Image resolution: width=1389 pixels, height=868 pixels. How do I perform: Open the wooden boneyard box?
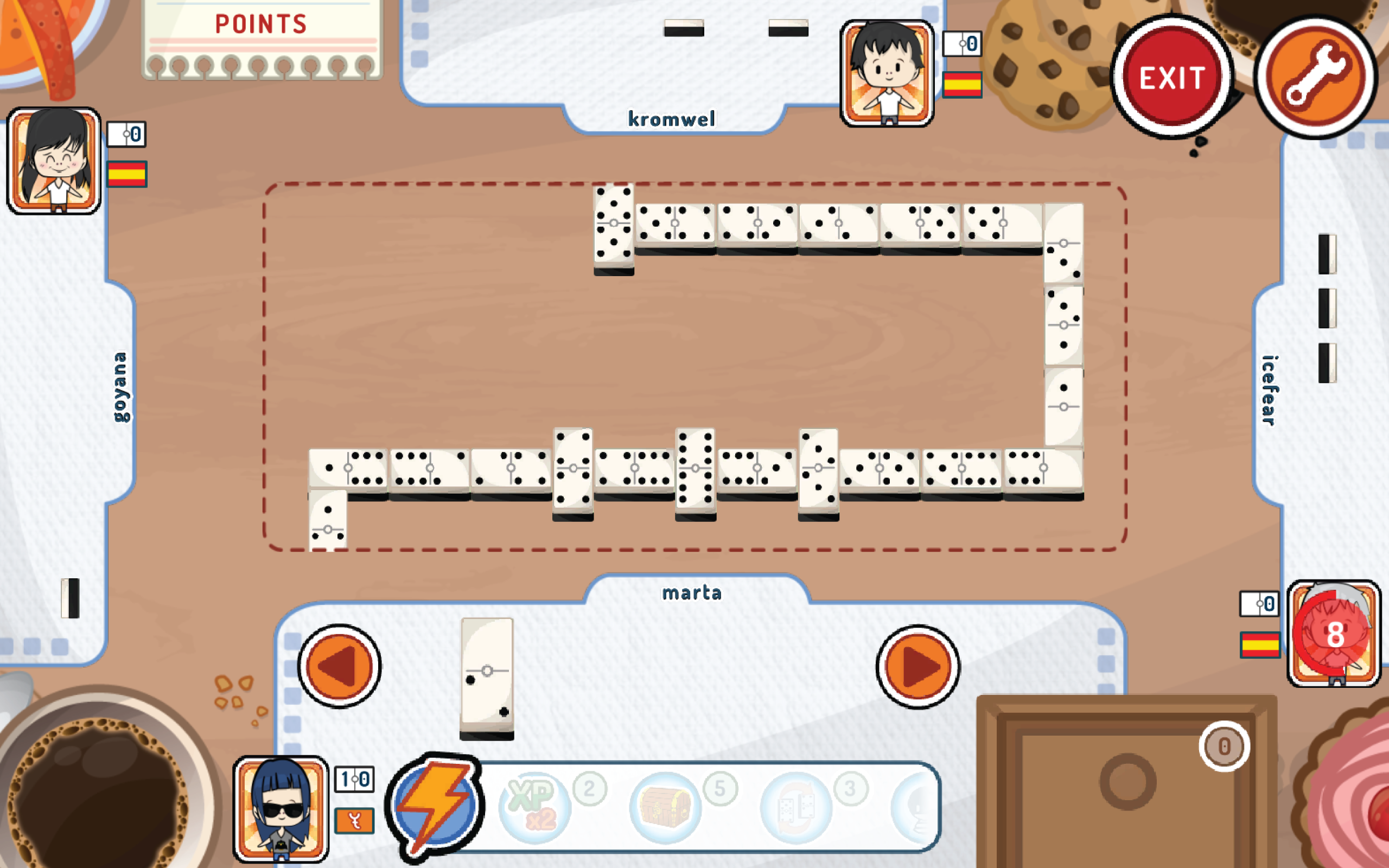tap(1126, 782)
